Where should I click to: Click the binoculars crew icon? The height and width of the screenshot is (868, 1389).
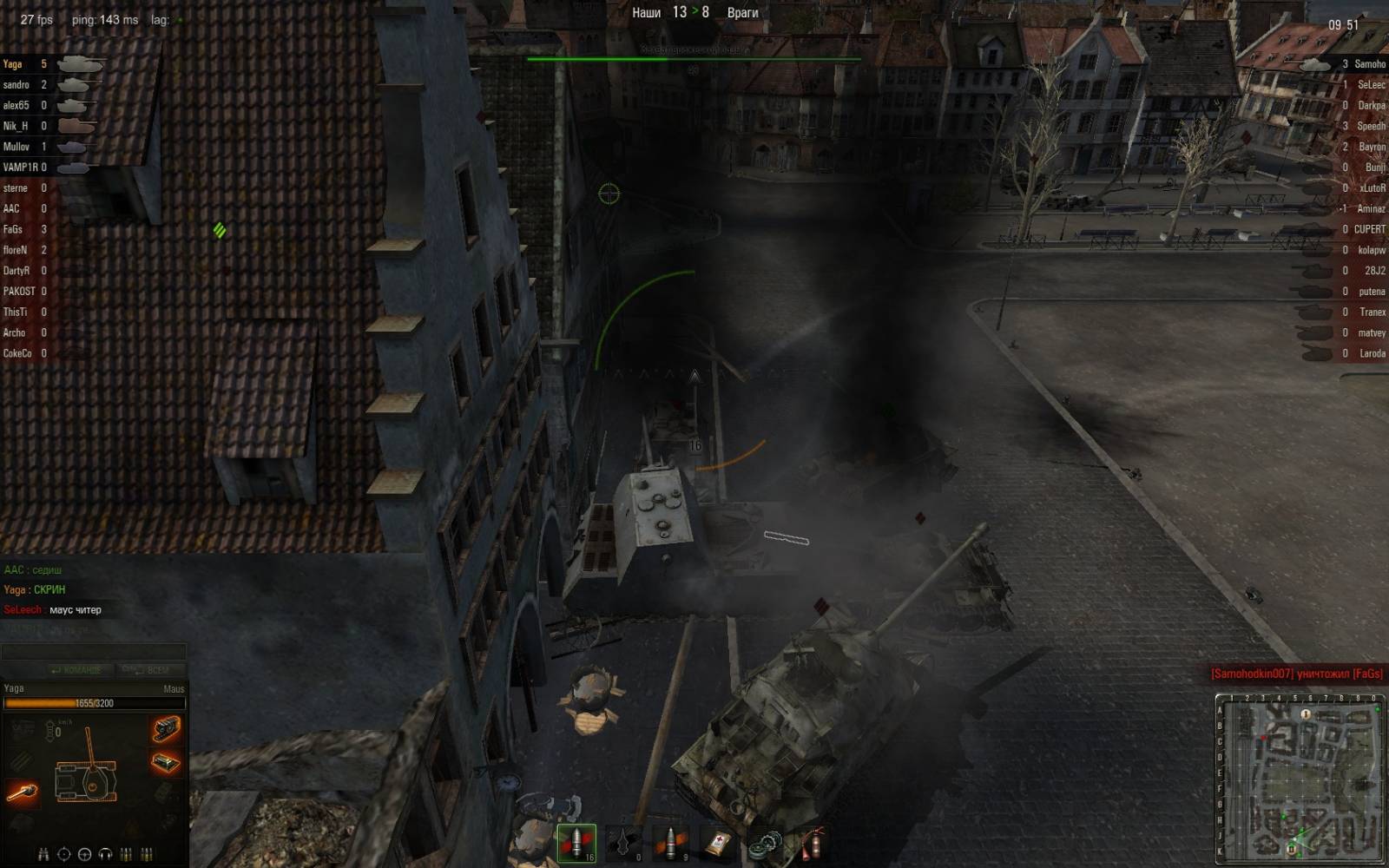point(43,854)
